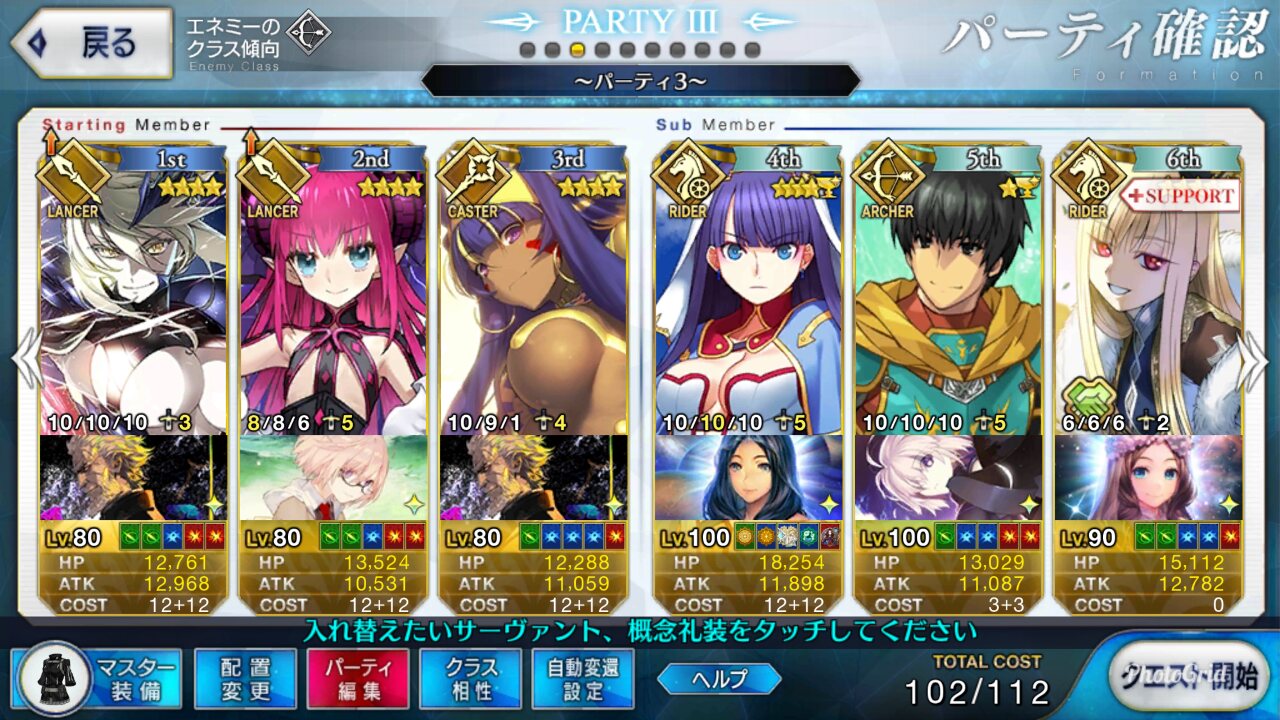Tap the 5th servant's craft essence
Image resolution: width=1280 pixels, height=720 pixels.
point(948,478)
